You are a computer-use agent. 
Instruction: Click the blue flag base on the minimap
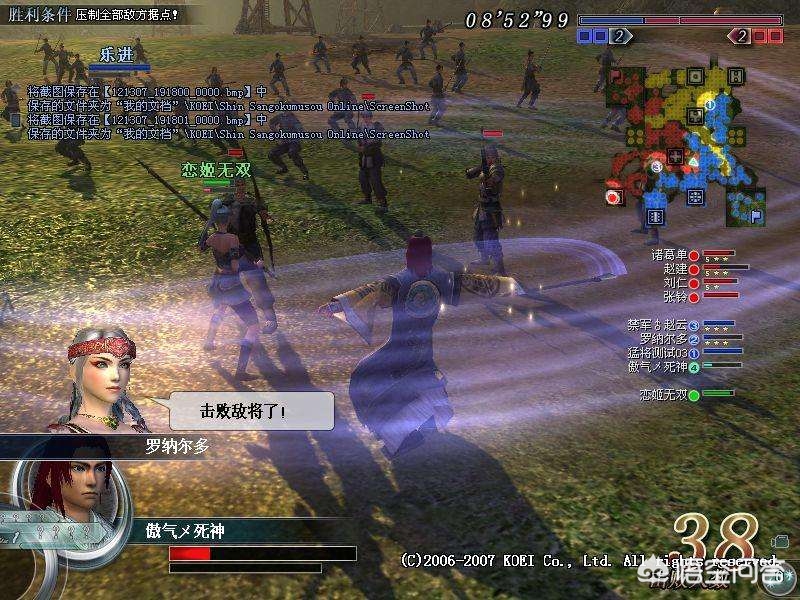click(757, 215)
